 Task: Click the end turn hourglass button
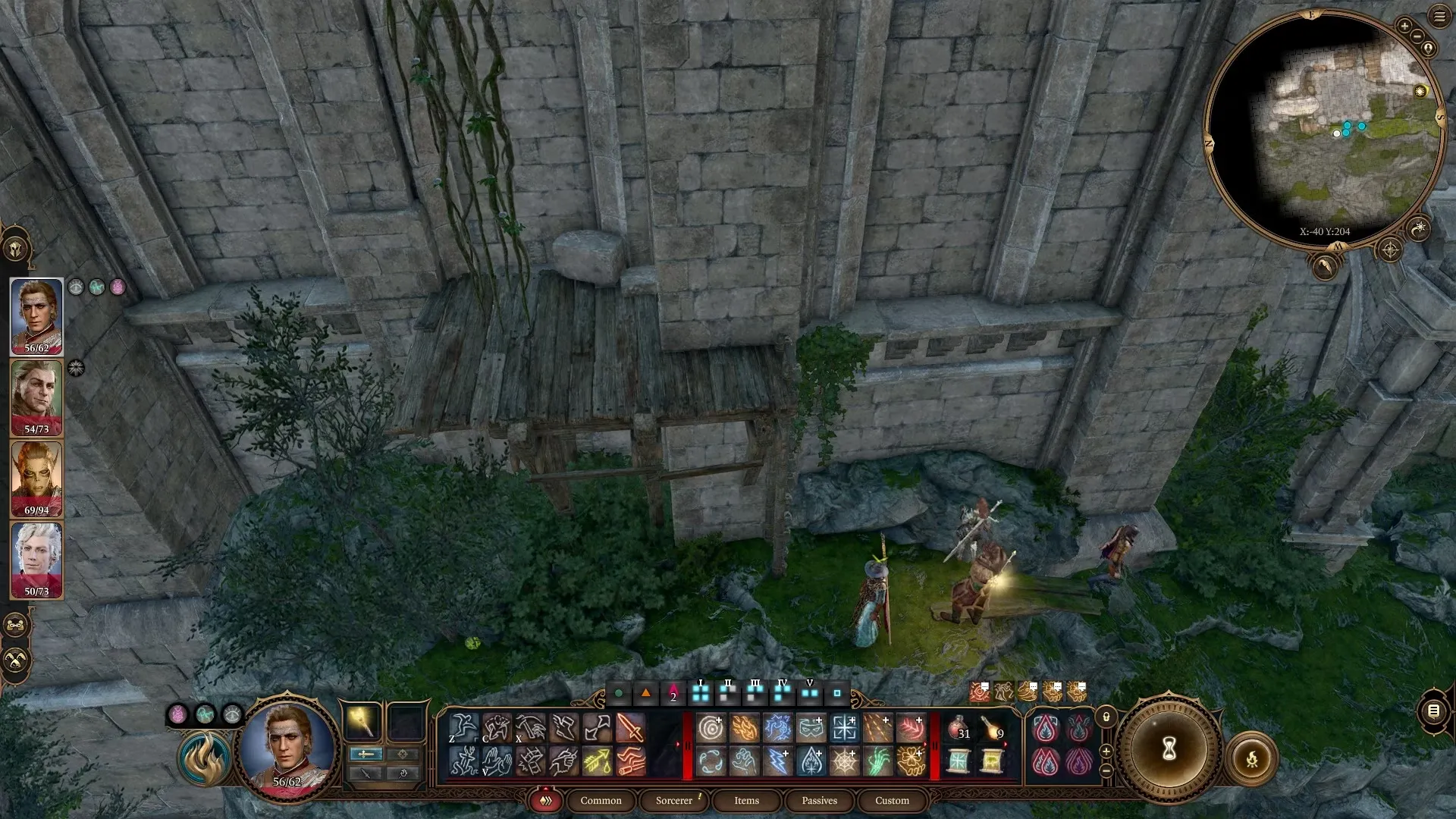pyautogui.click(x=1169, y=749)
